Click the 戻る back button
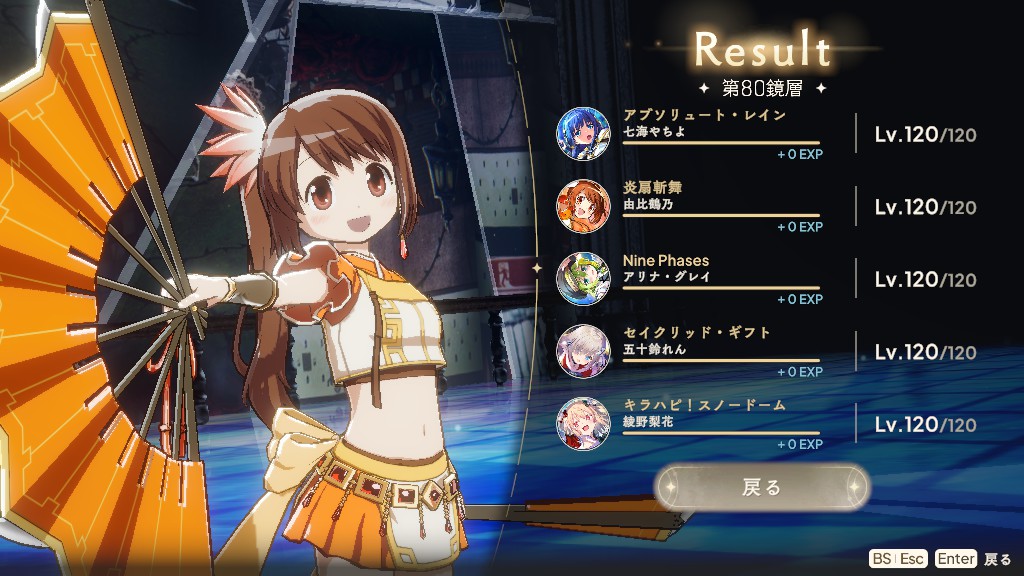 point(762,488)
